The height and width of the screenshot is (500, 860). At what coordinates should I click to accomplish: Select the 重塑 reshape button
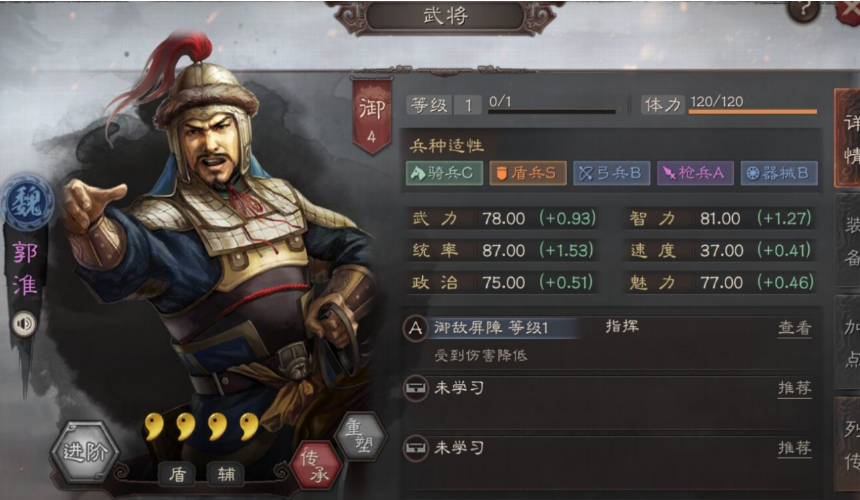click(361, 436)
